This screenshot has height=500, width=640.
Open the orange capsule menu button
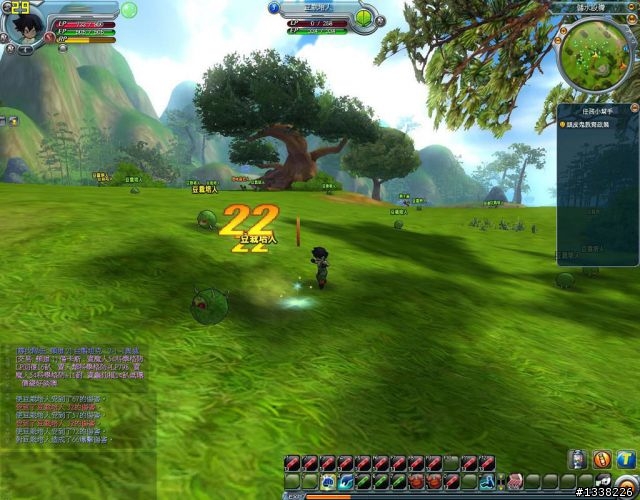point(602,459)
